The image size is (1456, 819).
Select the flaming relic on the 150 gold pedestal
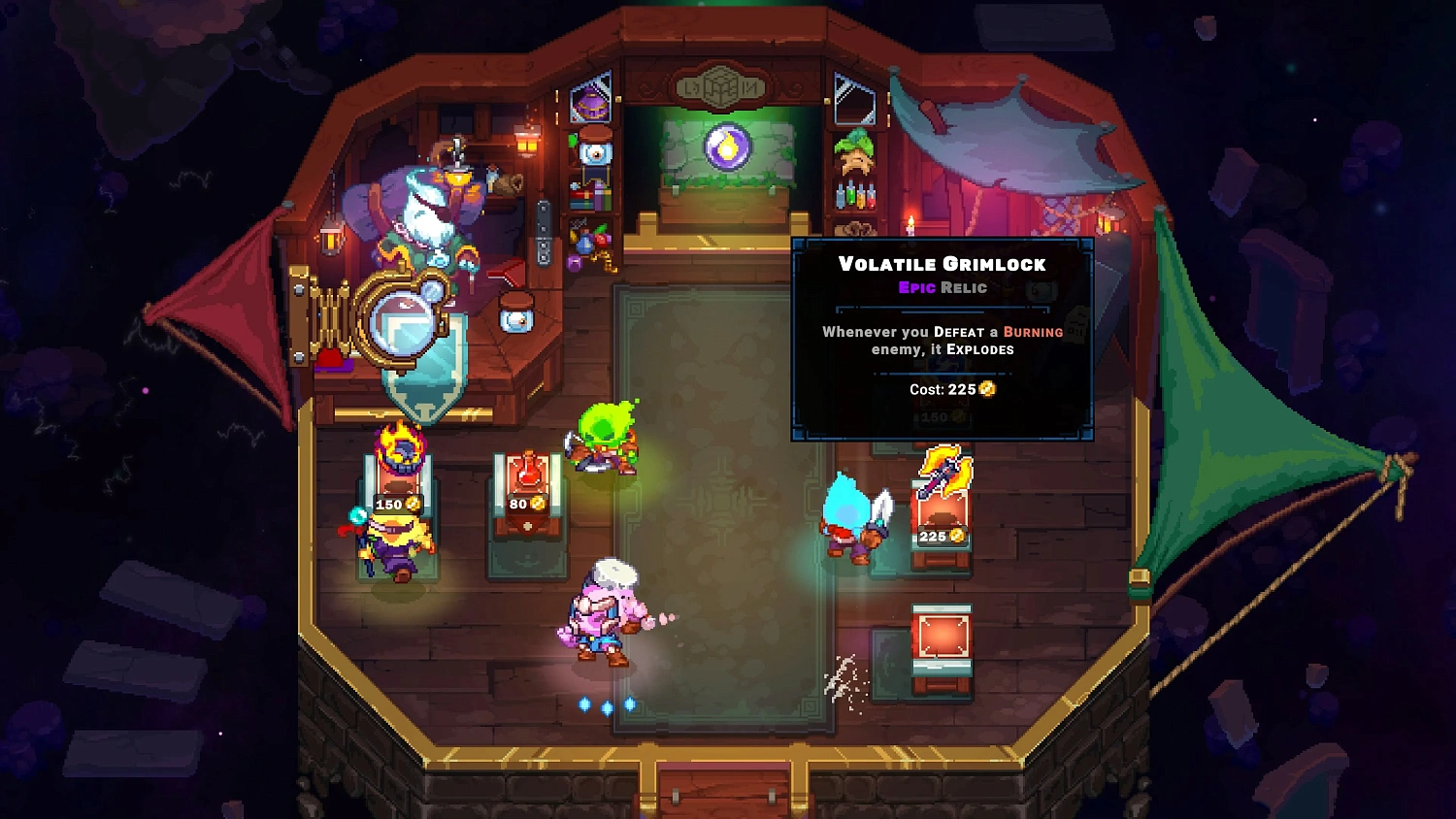(x=399, y=448)
